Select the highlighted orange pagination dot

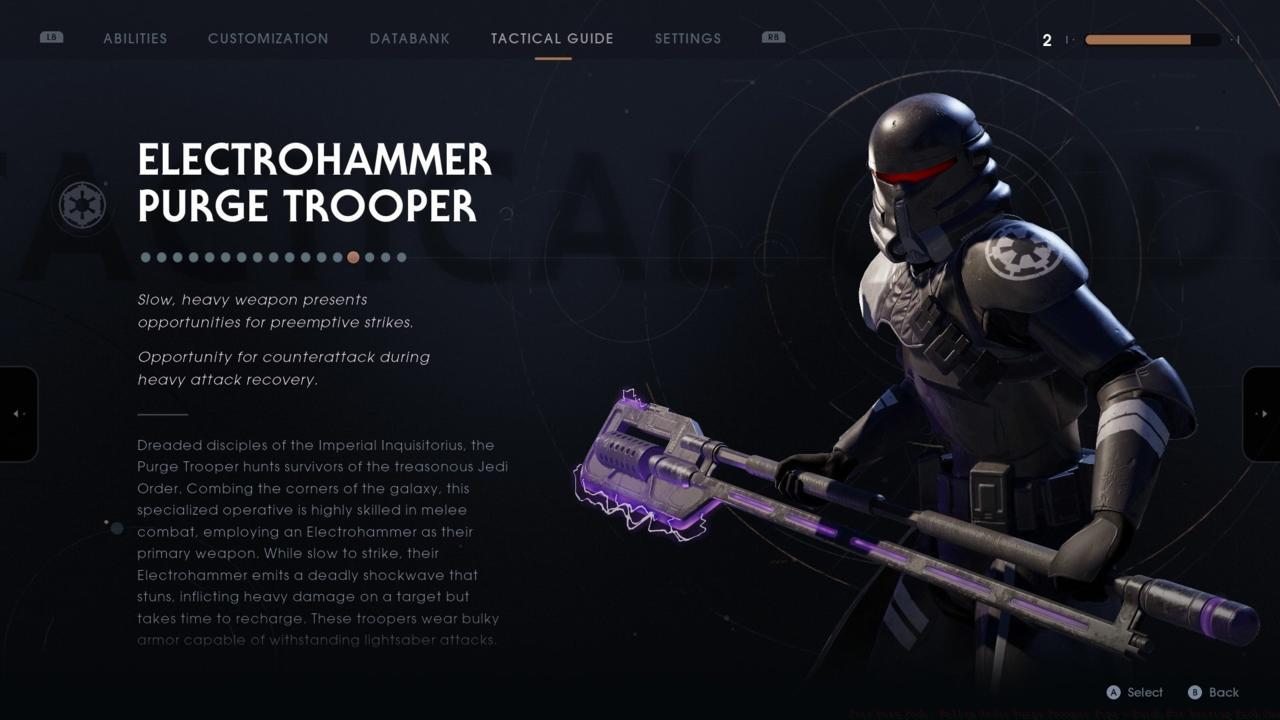click(x=353, y=257)
